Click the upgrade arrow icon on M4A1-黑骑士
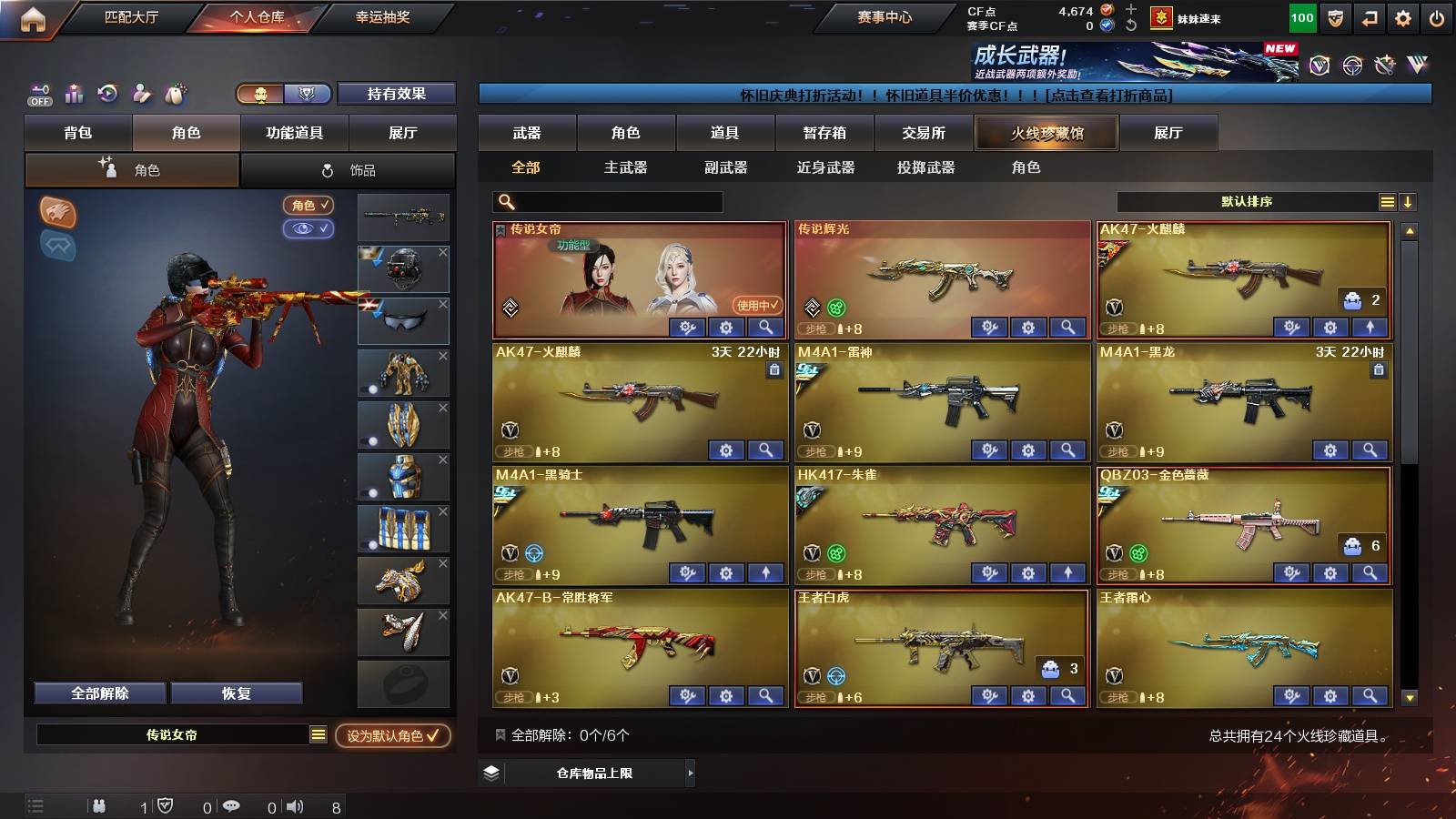 pyautogui.click(x=766, y=573)
